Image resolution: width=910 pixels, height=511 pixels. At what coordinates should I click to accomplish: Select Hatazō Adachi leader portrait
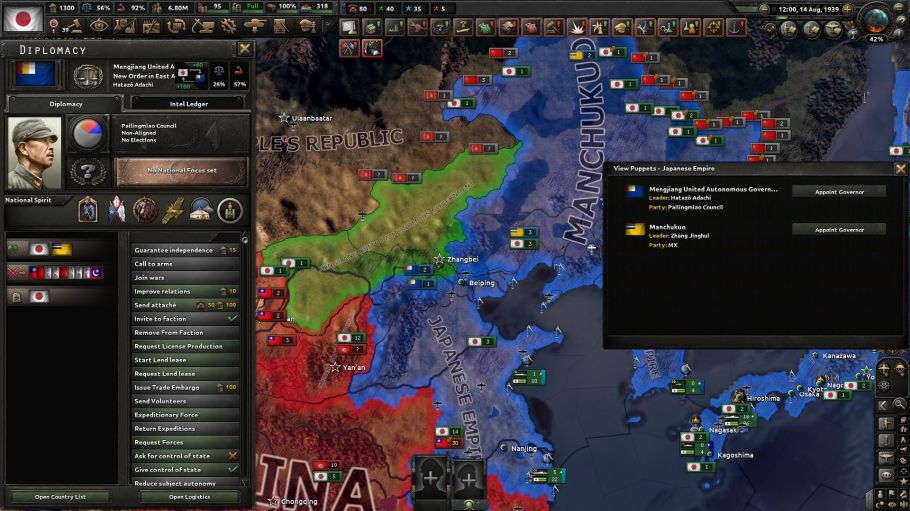(x=34, y=152)
